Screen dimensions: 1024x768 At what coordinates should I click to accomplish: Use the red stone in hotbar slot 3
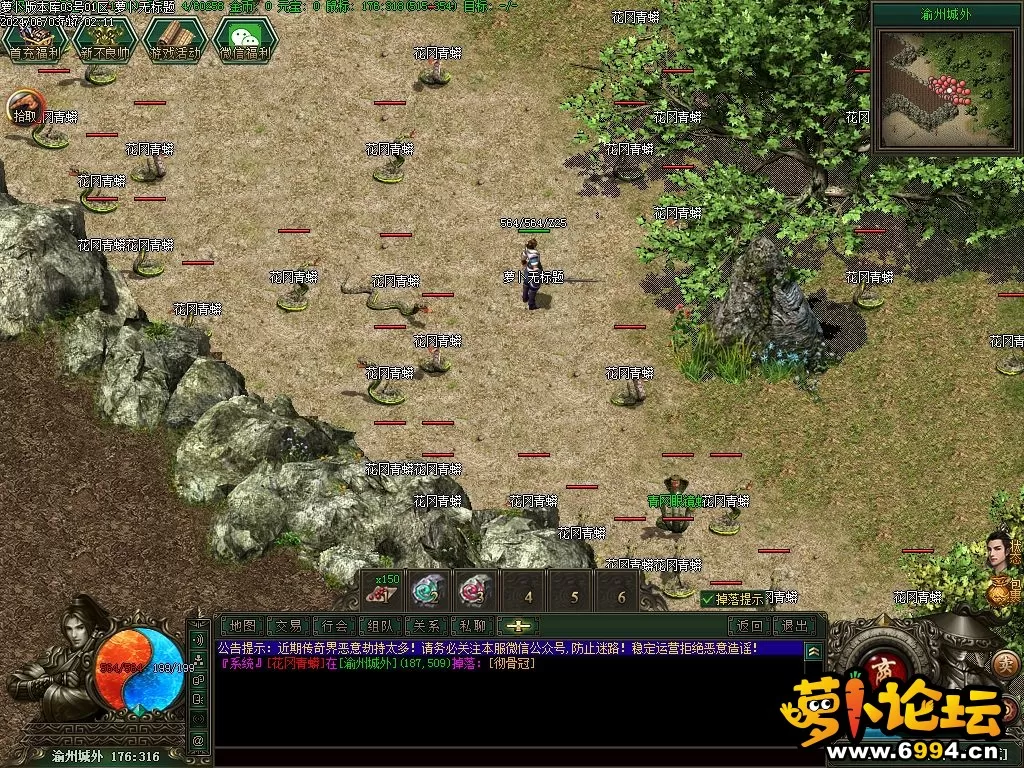476,590
